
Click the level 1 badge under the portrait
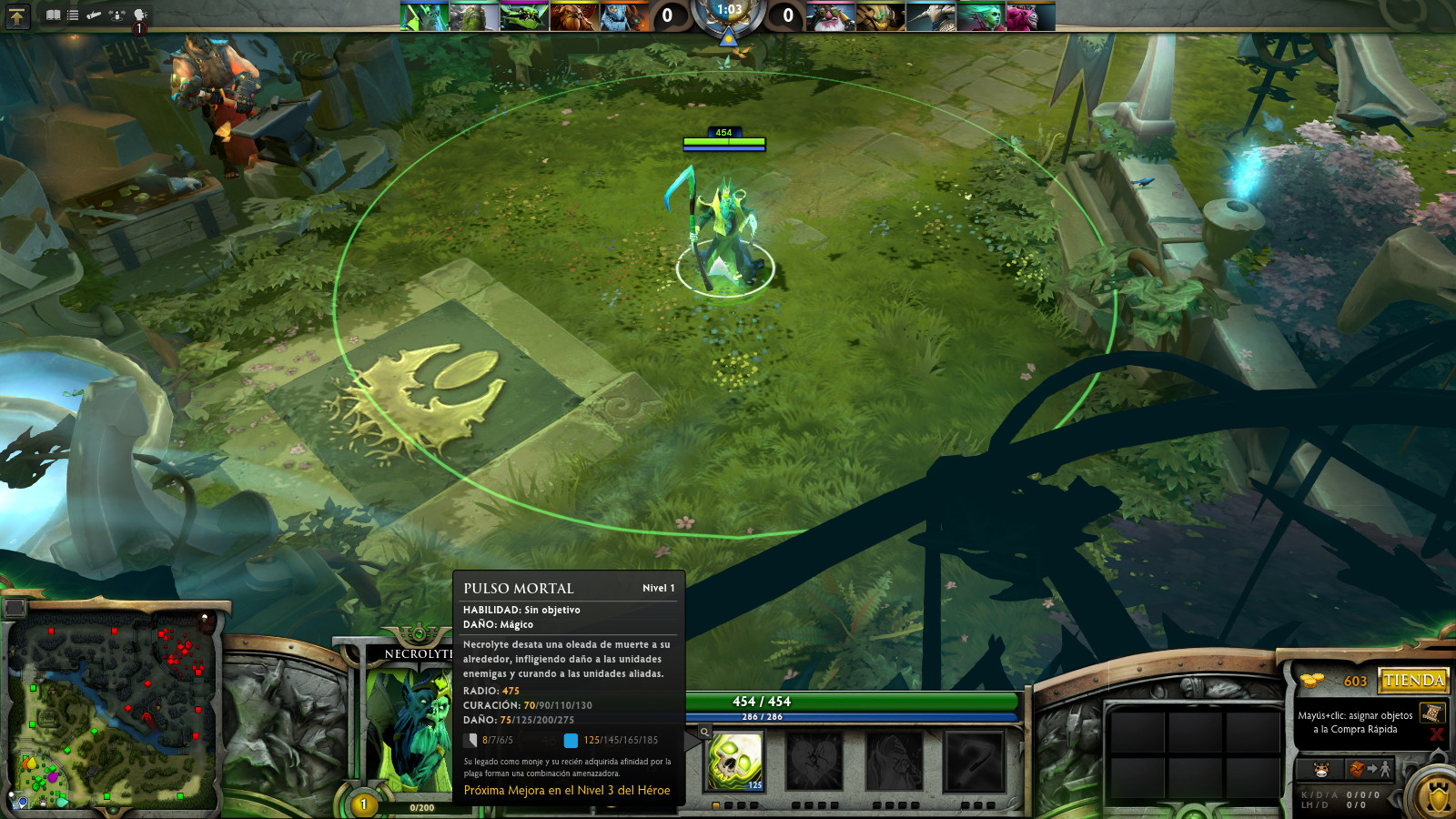tap(362, 804)
